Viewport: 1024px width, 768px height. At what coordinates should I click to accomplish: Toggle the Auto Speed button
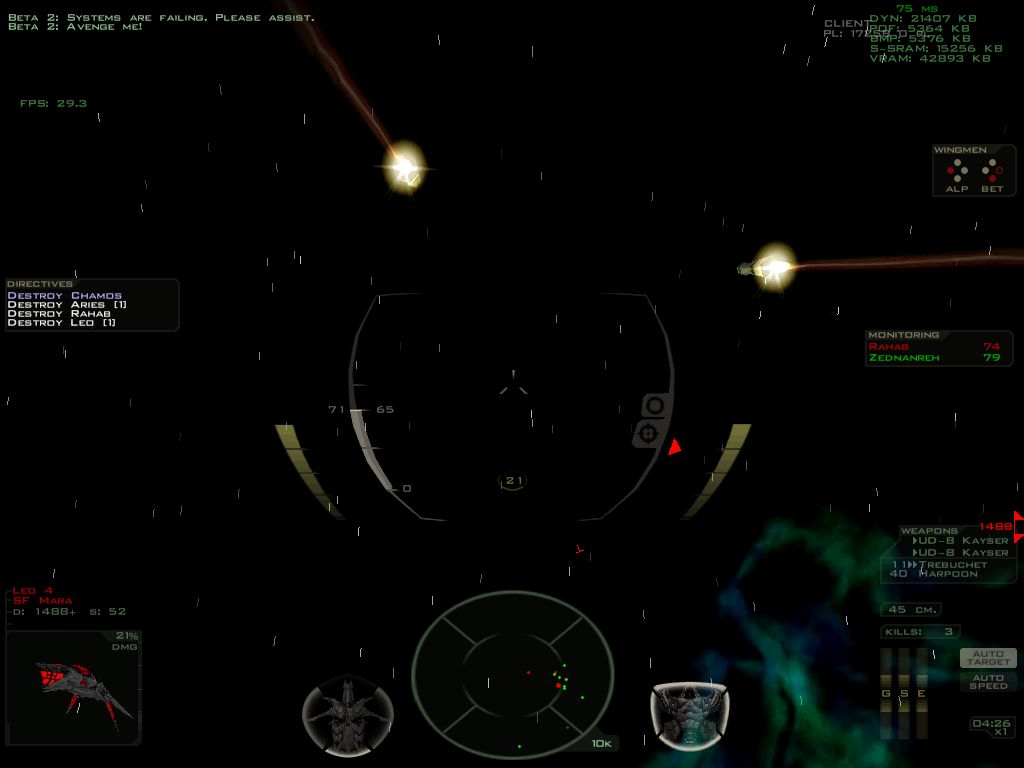point(988,681)
